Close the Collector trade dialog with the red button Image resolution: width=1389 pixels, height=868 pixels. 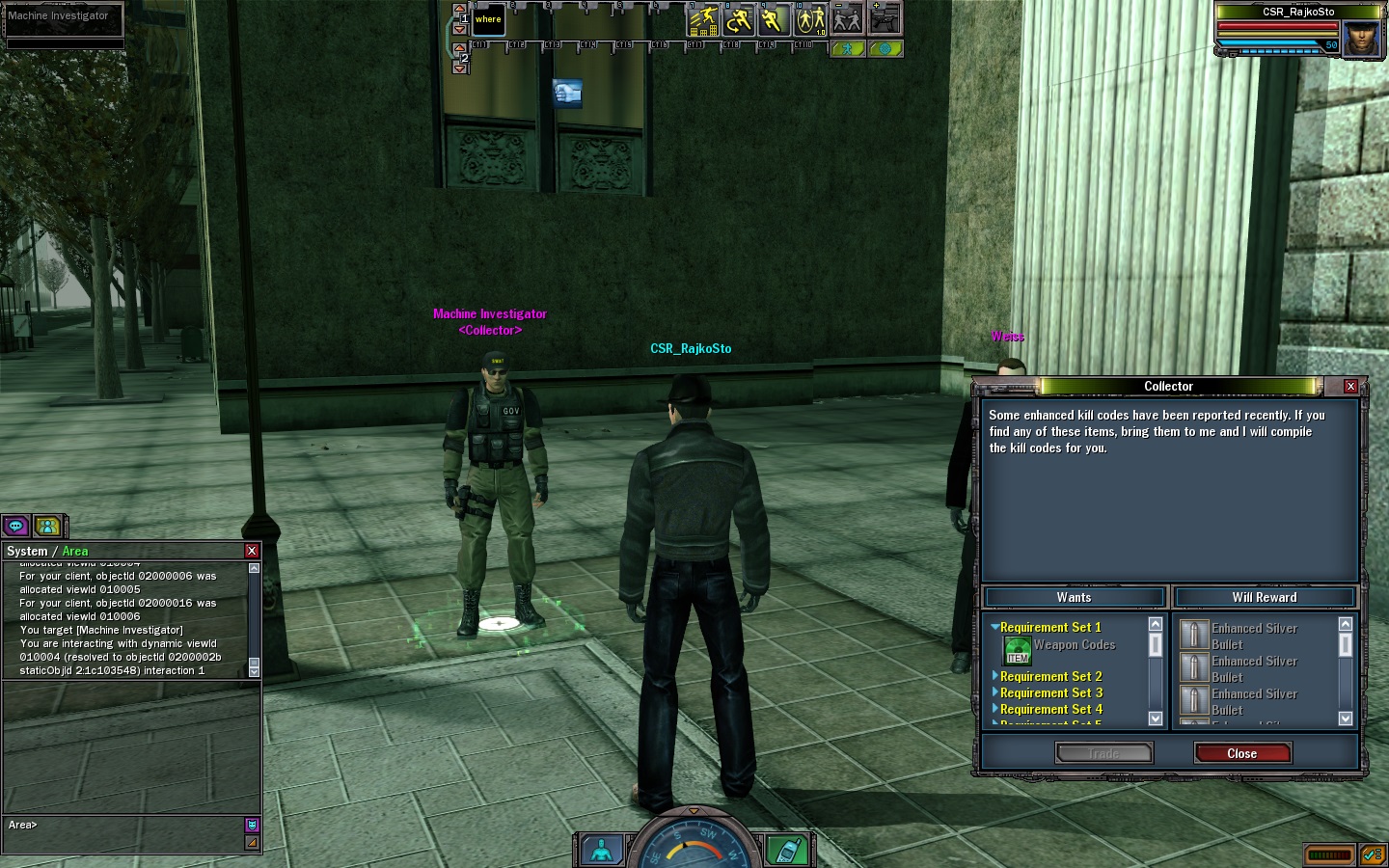coord(1241,753)
